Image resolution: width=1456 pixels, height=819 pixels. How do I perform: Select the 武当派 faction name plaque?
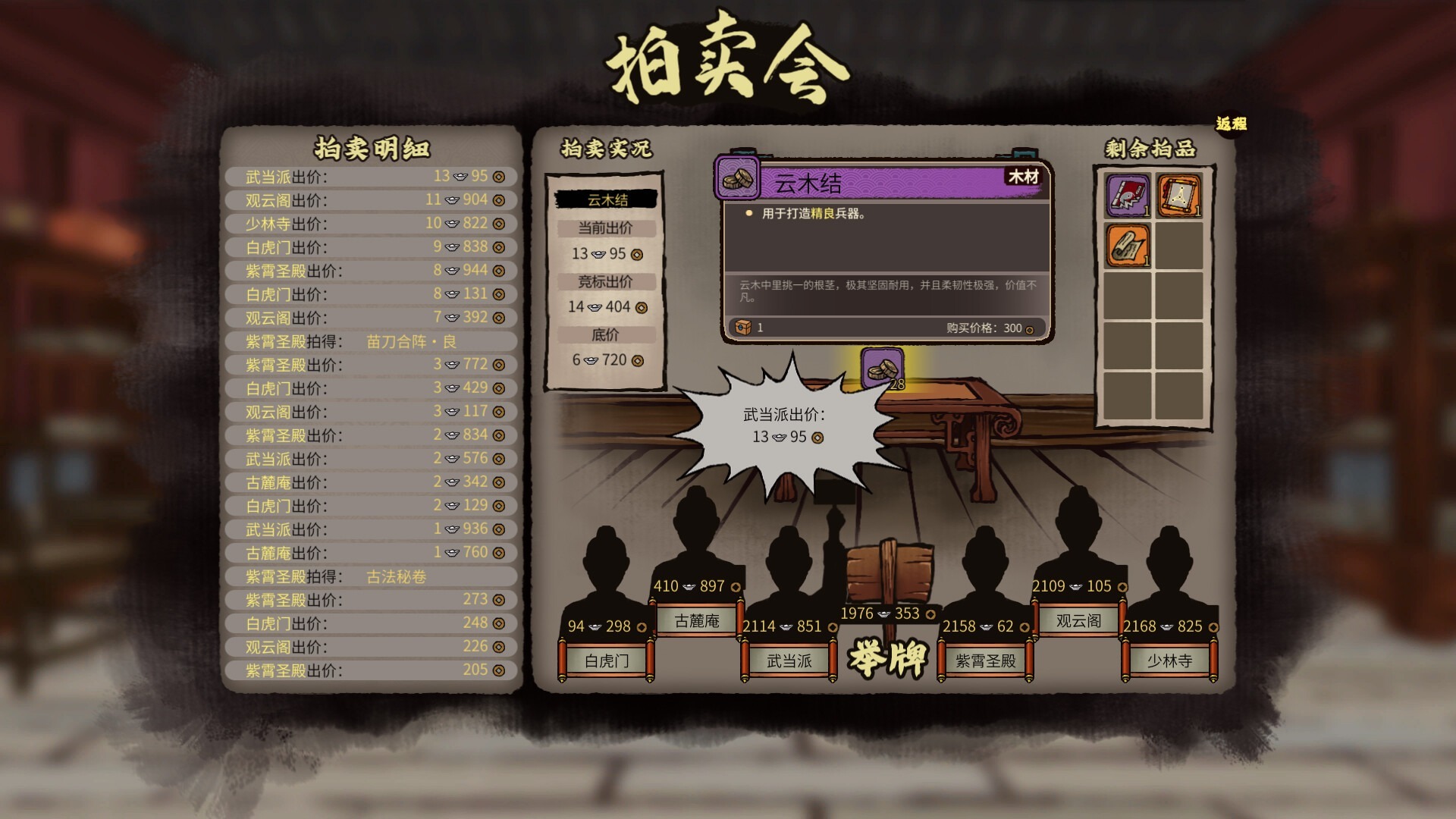pyautogui.click(x=787, y=661)
